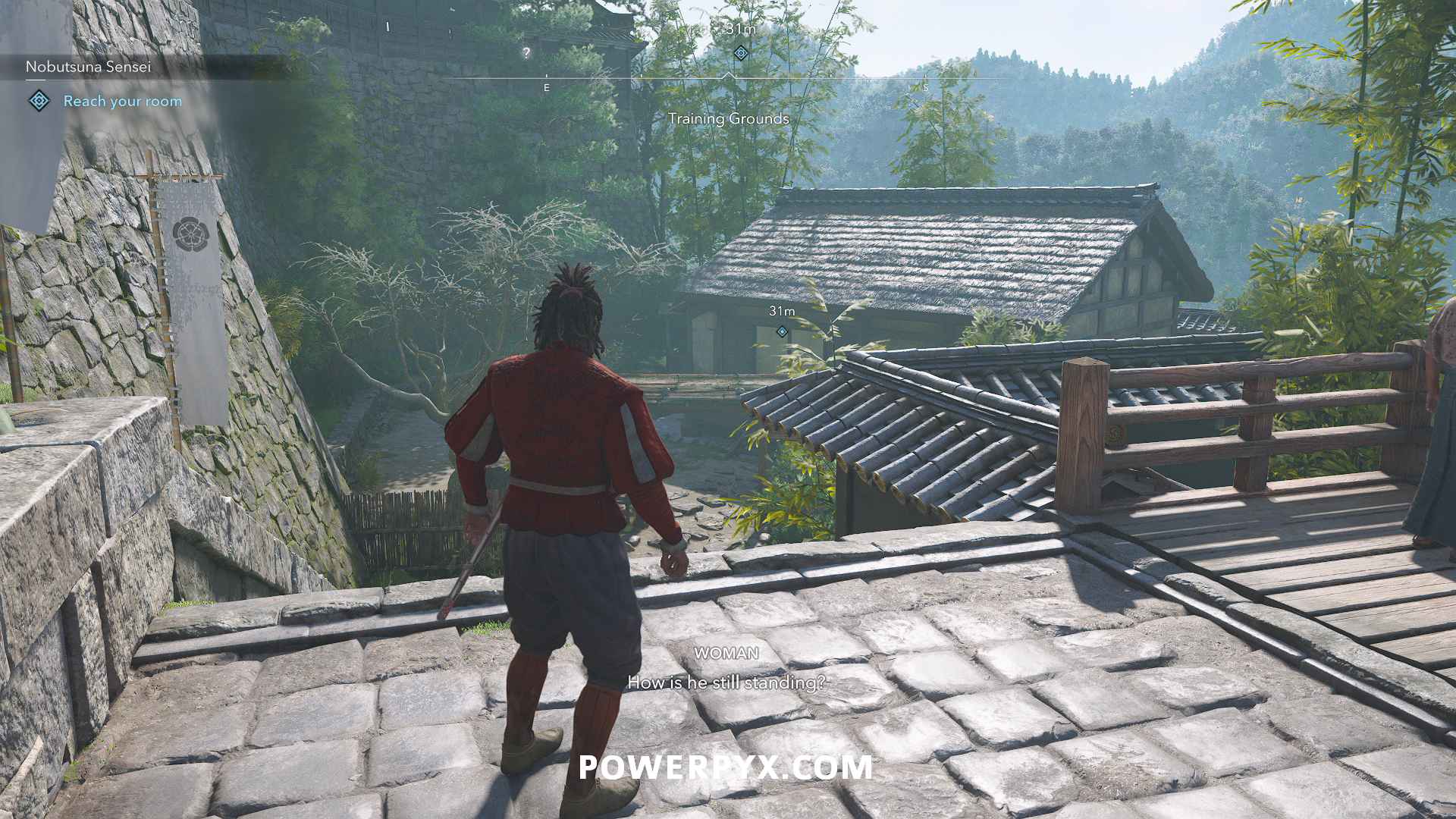The image size is (1456, 819).
Task: Click the Reach your room objective
Action: (122, 101)
